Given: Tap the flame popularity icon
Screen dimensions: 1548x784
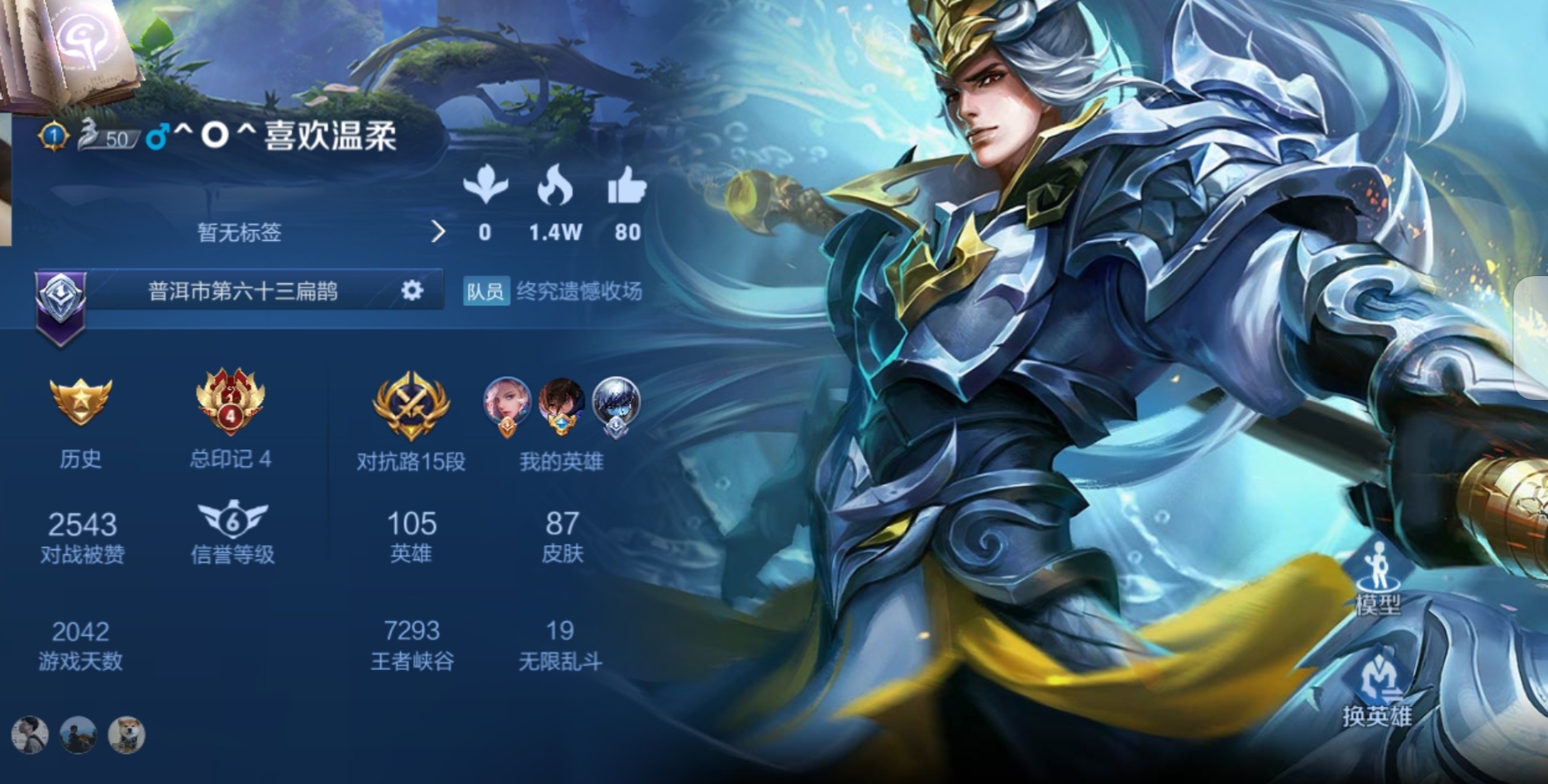Looking at the screenshot, I should pos(555,186).
